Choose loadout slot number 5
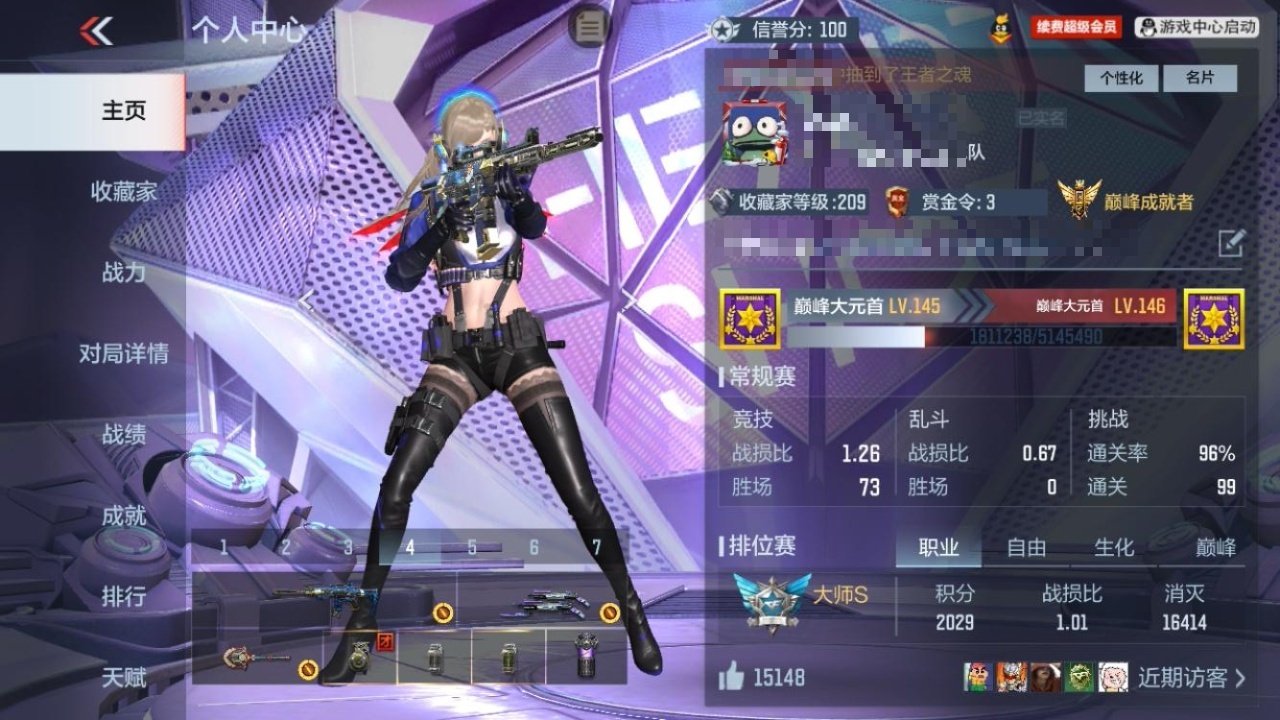The height and width of the screenshot is (720, 1280). pos(472,548)
